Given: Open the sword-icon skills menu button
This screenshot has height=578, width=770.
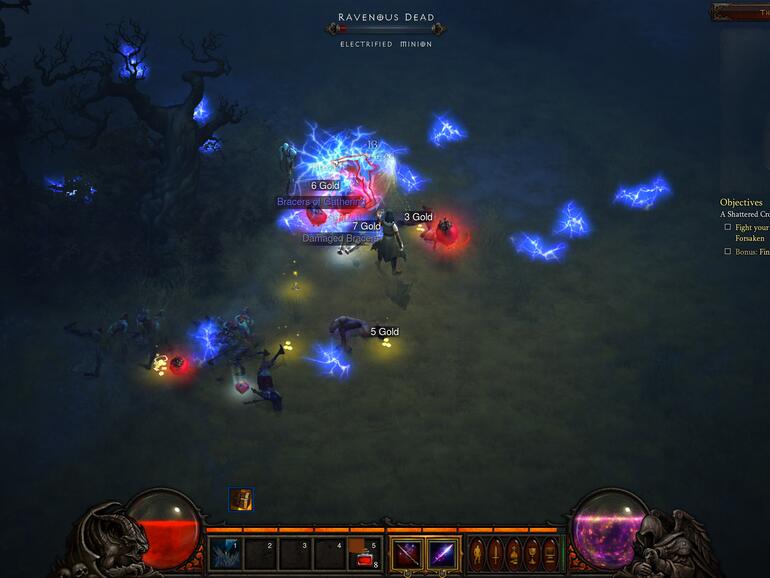Looking at the screenshot, I should (x=494, y=553).
